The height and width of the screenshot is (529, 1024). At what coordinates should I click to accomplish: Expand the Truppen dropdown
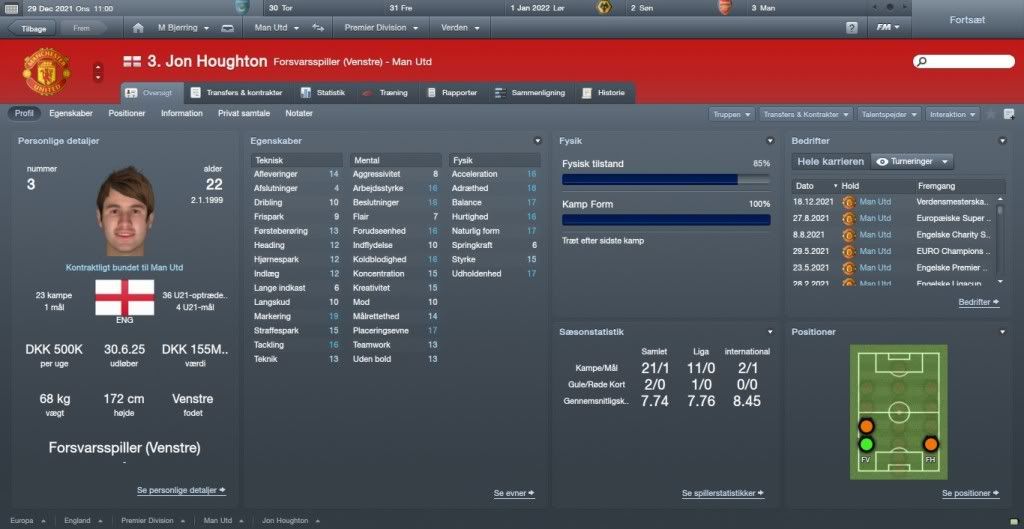733,115
